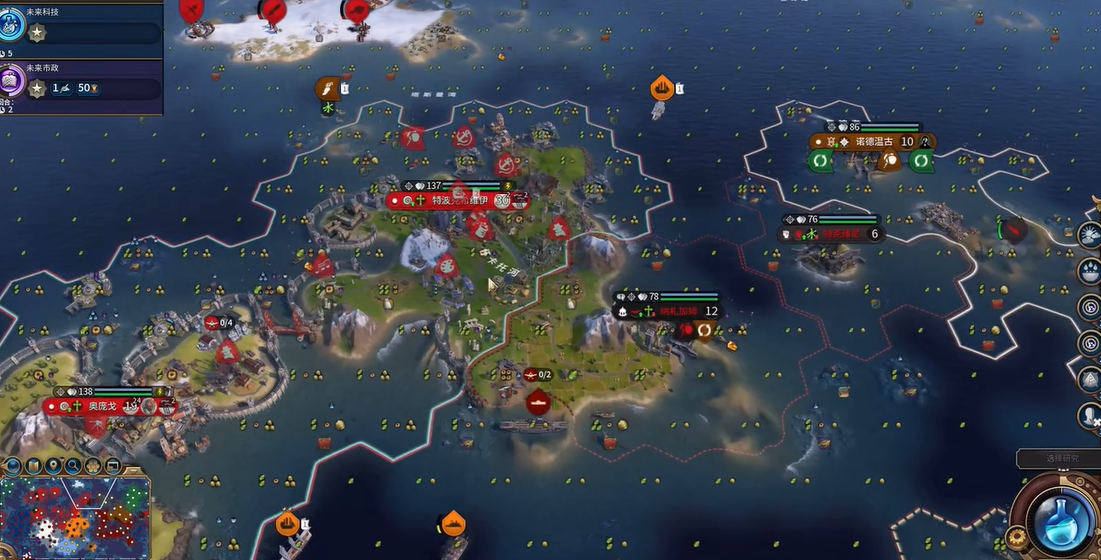The width and height of the screenshot is (1101, 560).
Task: Select the city banner with 12 population
Action: 668,311
